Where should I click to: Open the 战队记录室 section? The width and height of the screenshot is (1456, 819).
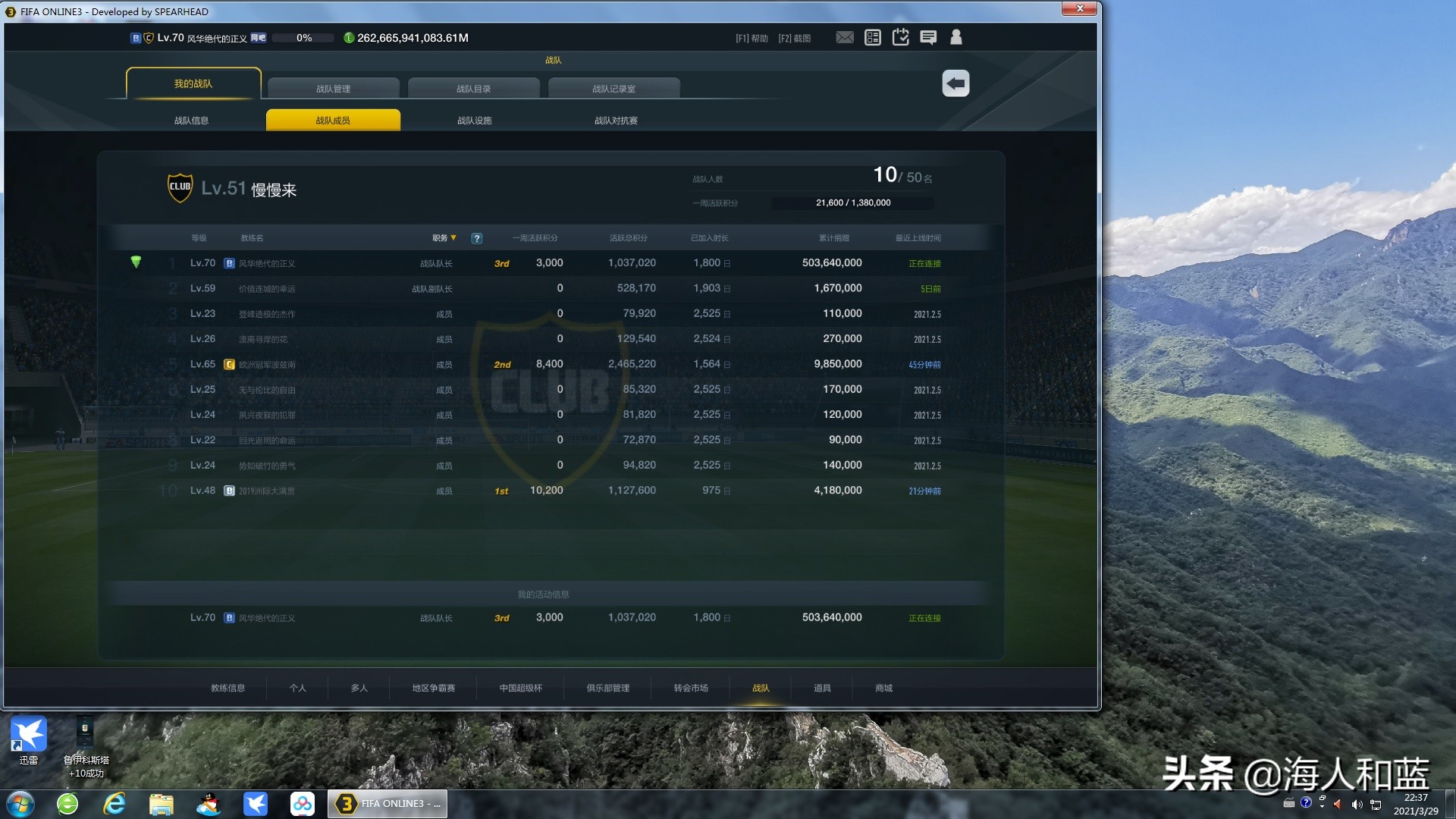[616, 88]
